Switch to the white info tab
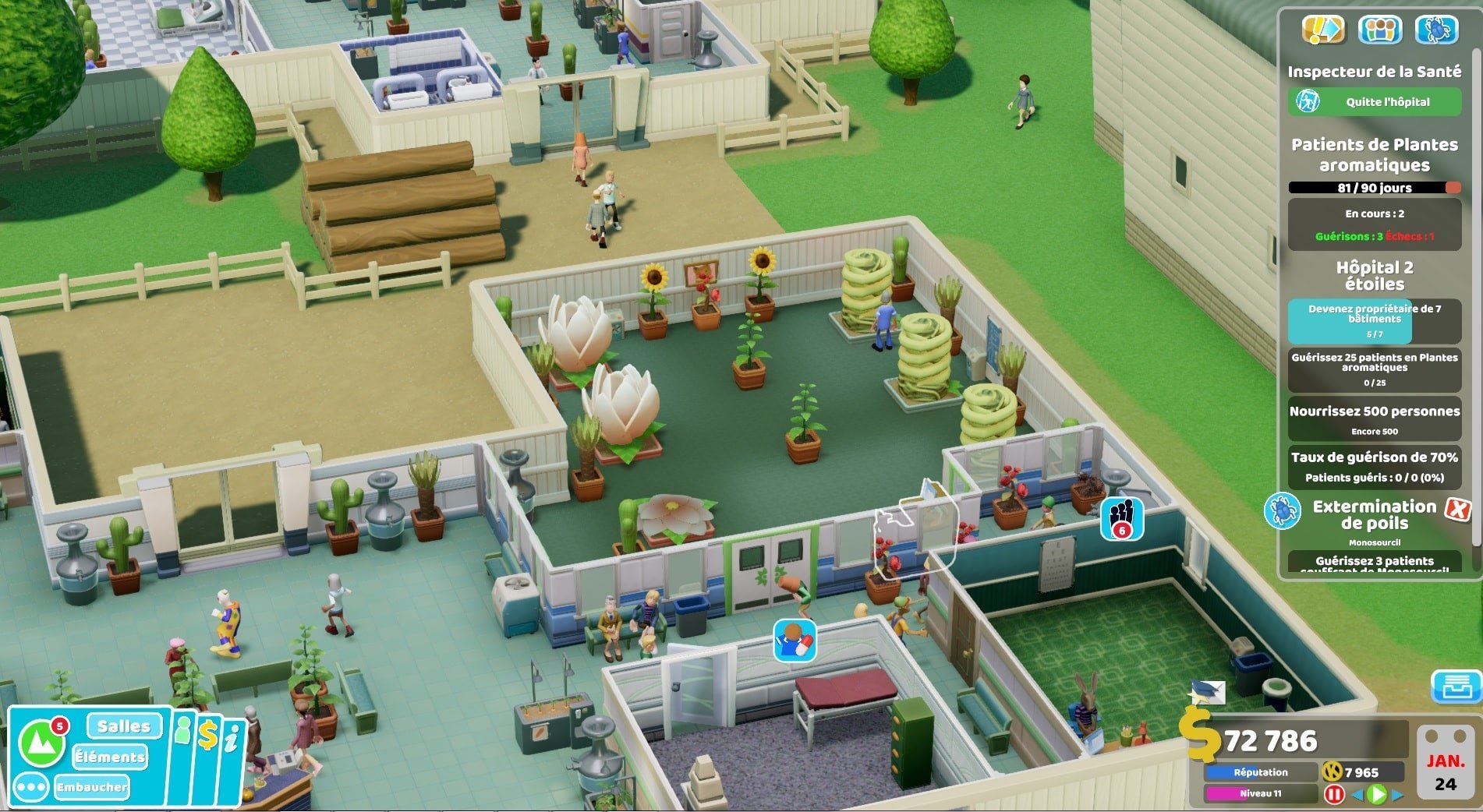1483x812 pixels. point(232,738)
